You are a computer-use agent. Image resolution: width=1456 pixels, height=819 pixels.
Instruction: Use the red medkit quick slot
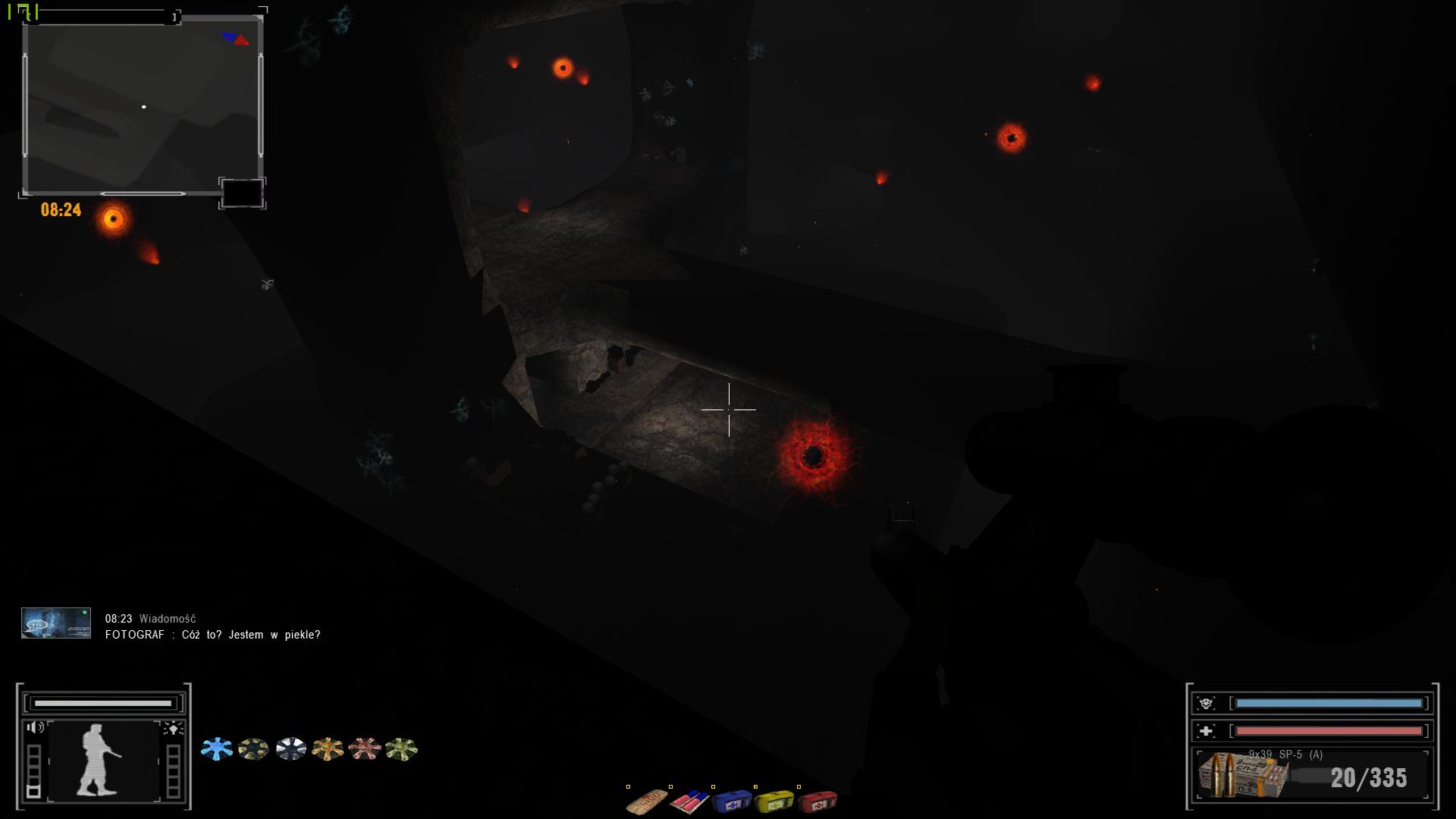pyautogui.click(x=817, y=801)
